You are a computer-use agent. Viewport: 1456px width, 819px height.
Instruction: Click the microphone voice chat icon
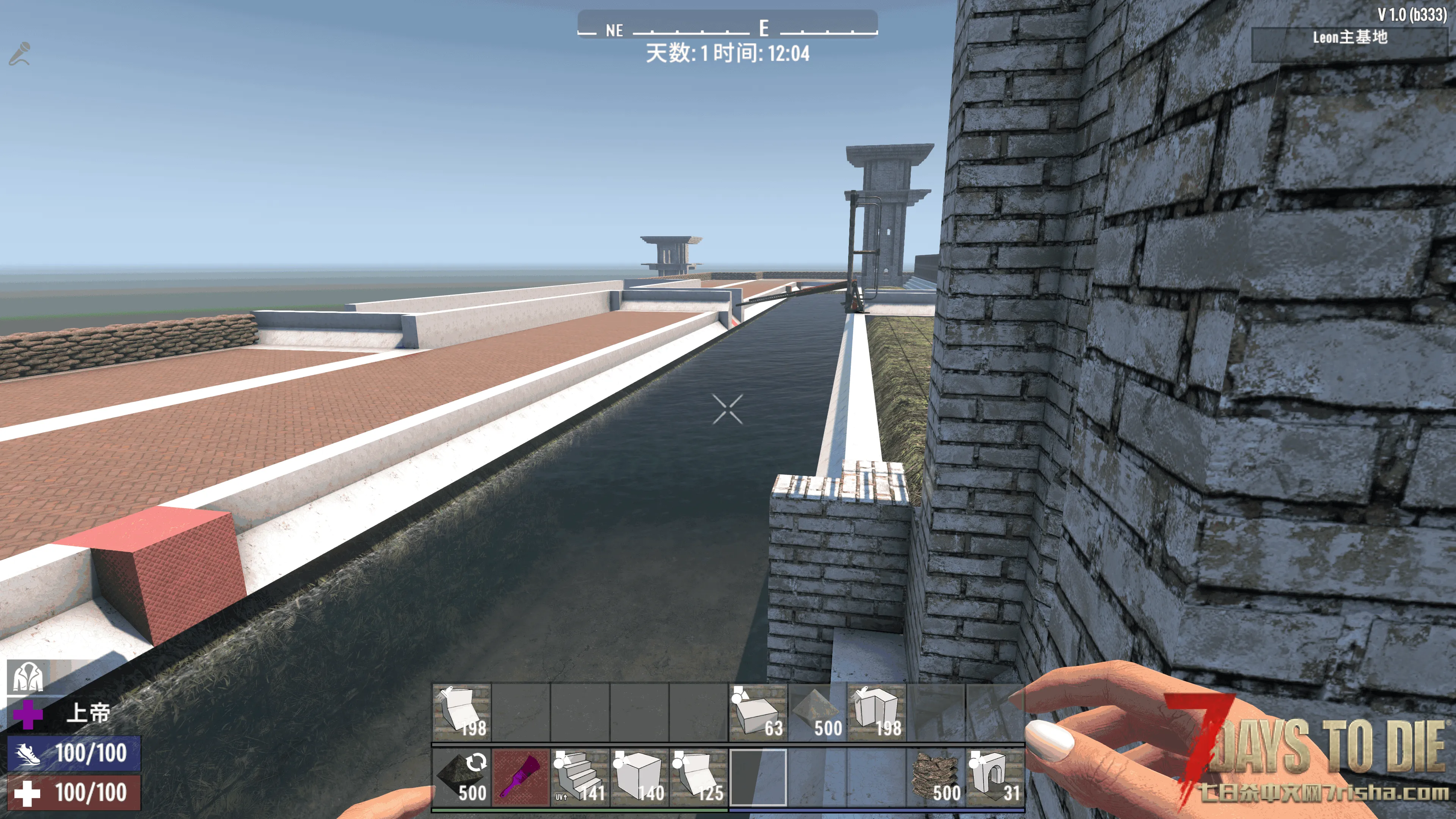(20, 54)
